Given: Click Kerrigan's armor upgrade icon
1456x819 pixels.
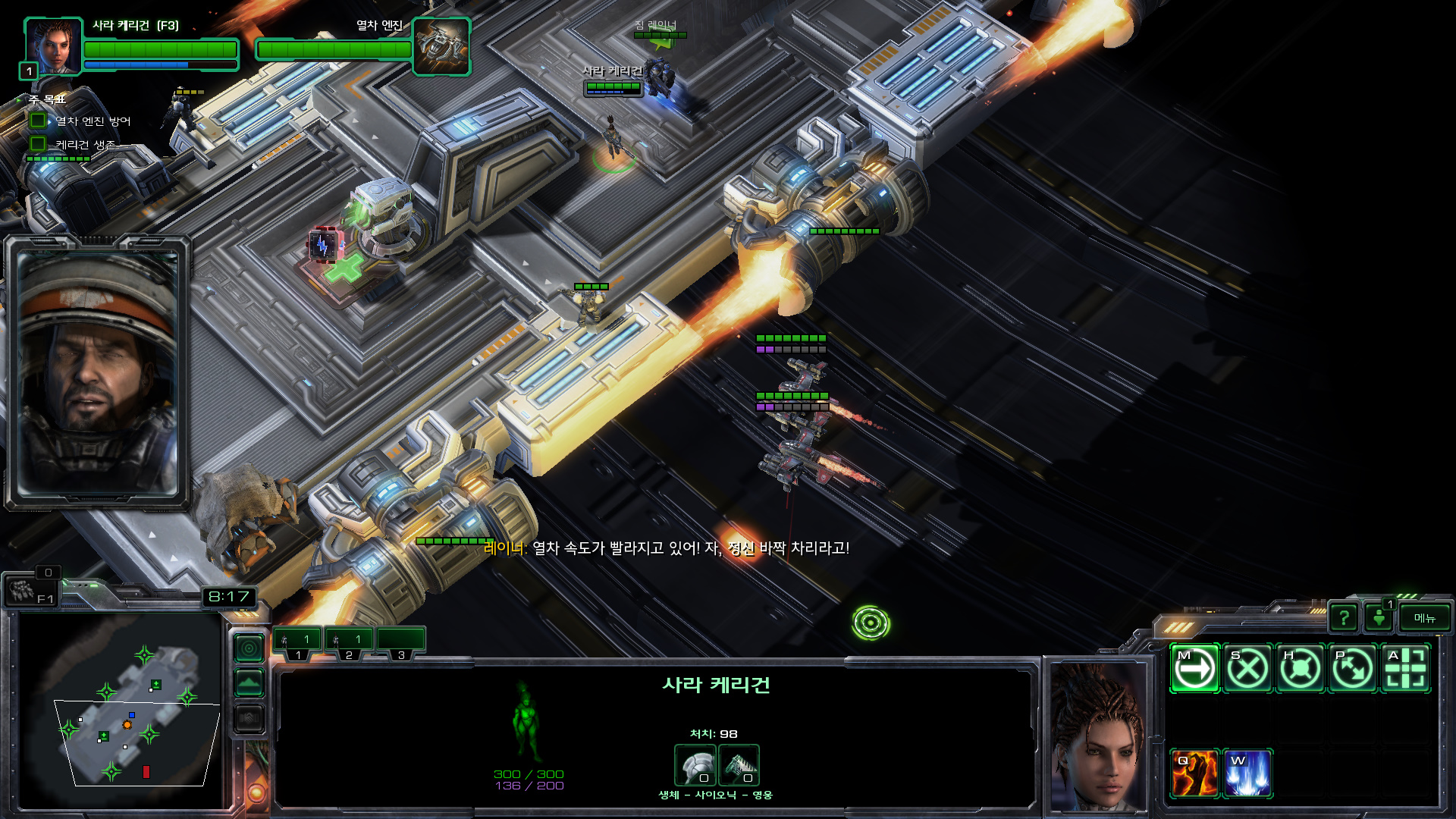Looking at the screenshot, I should (x=695, y=766).
